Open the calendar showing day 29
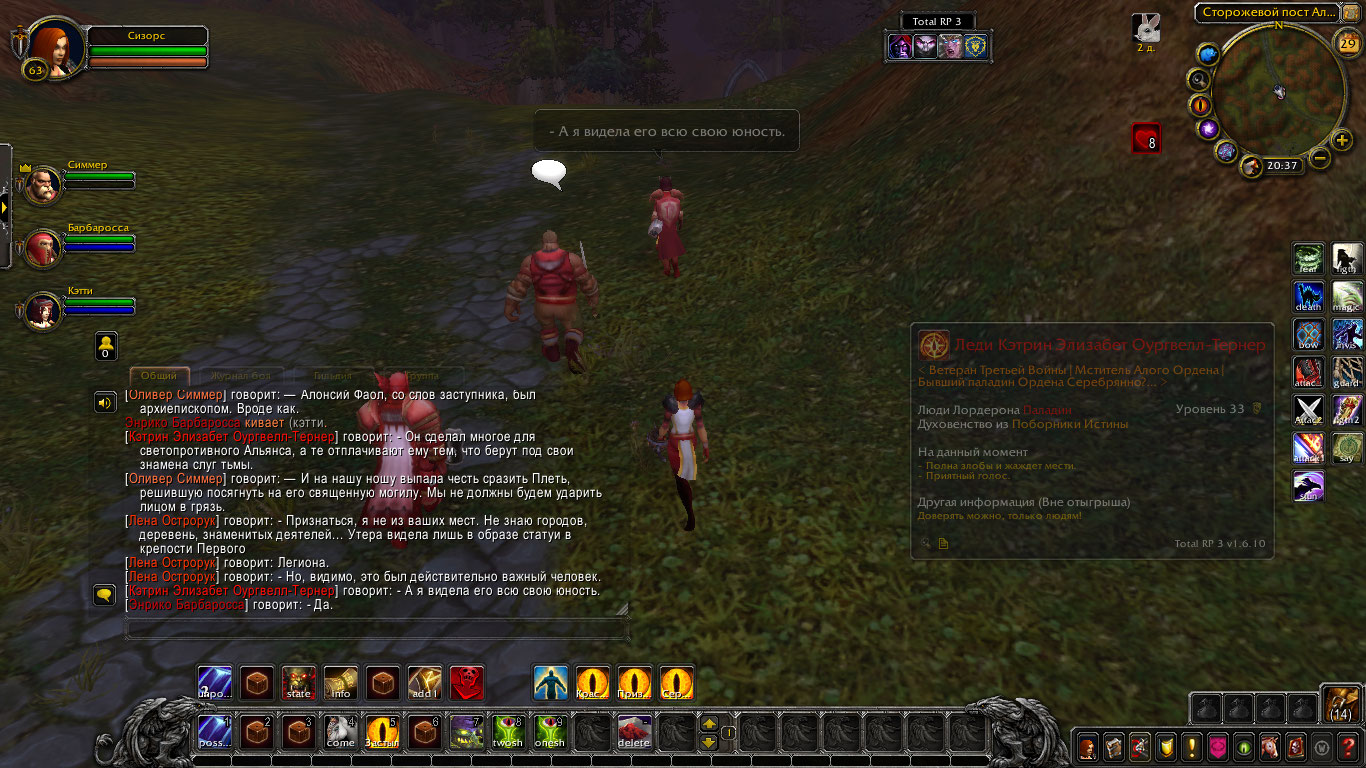The height and width of the screenshot is (768, 1366). coord(1346,42)
